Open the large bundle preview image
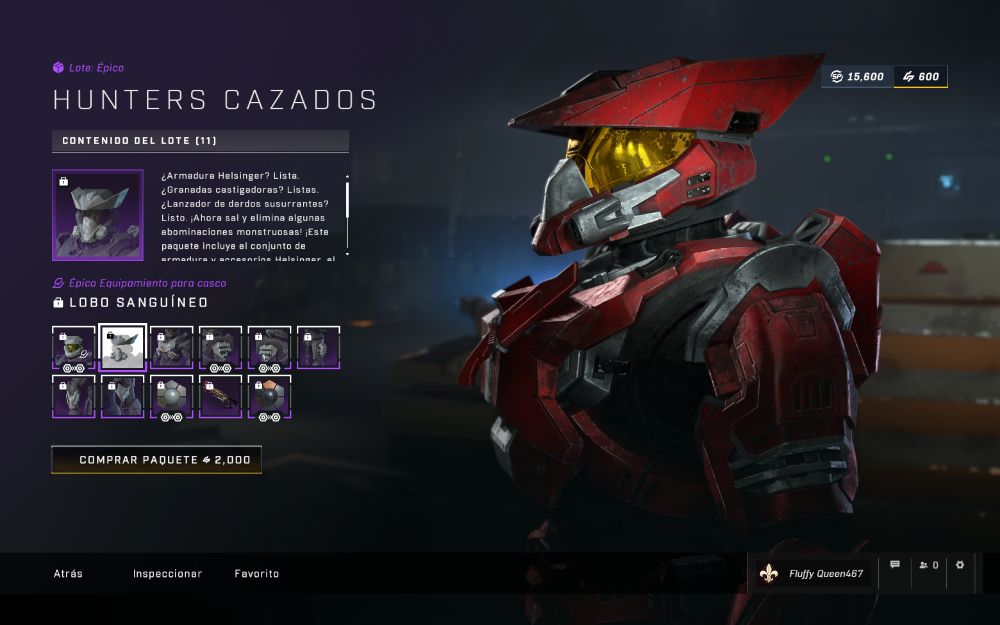1000x625 pixels. 98,215
